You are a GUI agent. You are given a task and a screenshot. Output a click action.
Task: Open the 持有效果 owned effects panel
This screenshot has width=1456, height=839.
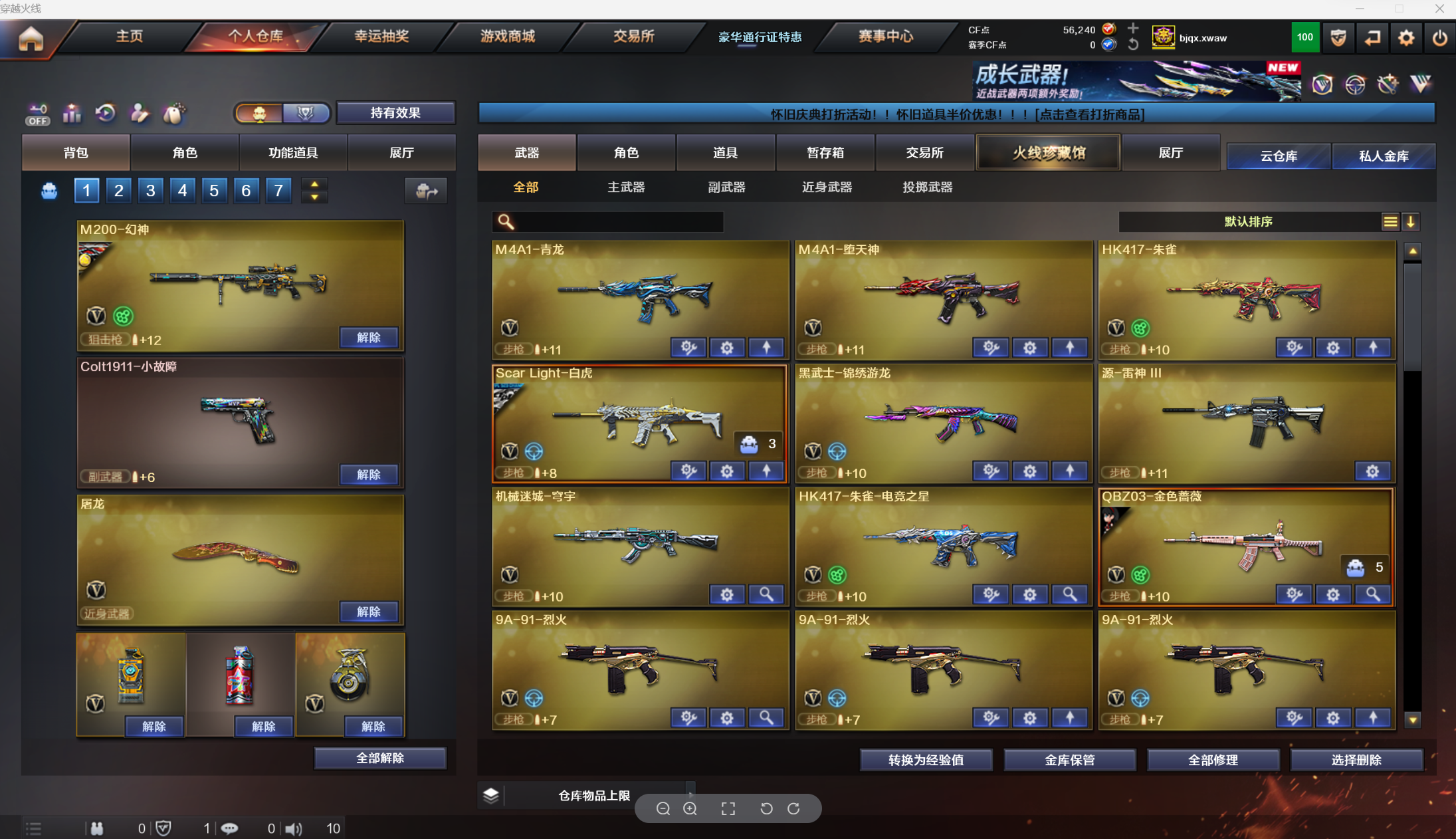tap(395, 113)
